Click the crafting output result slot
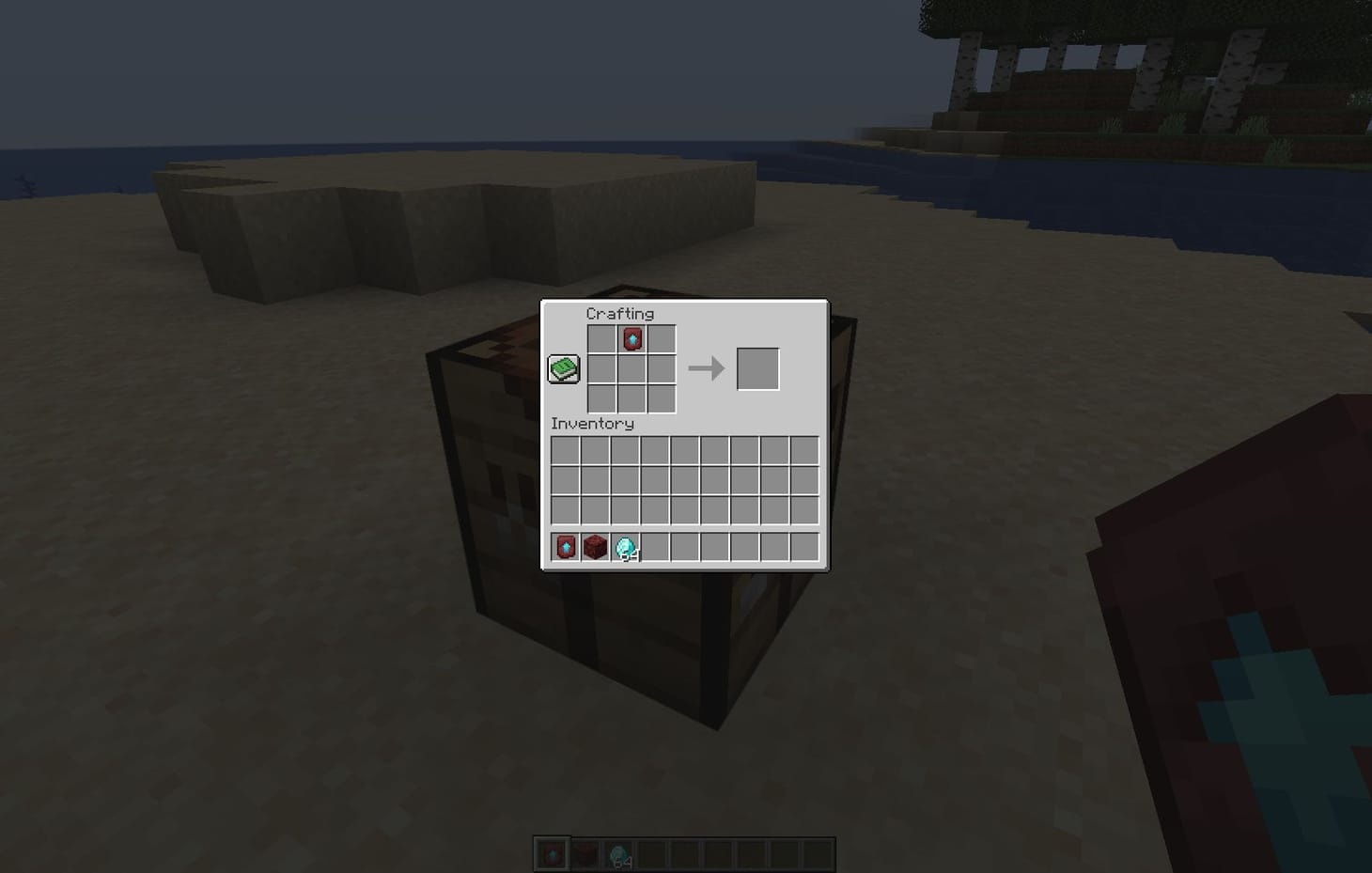The image size is (1372, 873). click(x=758, y=370)
